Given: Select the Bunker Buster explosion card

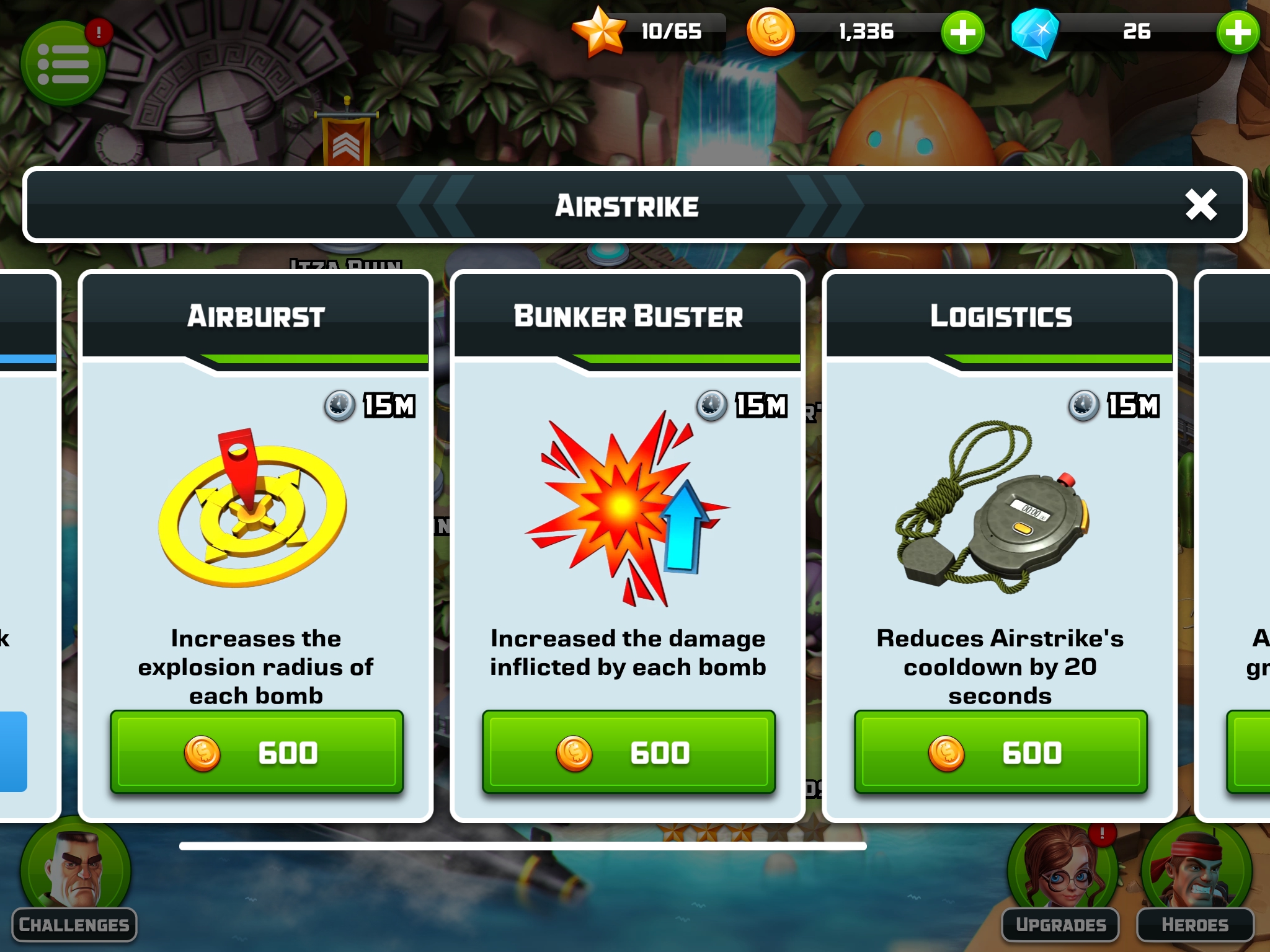Looking at the screenshot, I should coord(626,508).
